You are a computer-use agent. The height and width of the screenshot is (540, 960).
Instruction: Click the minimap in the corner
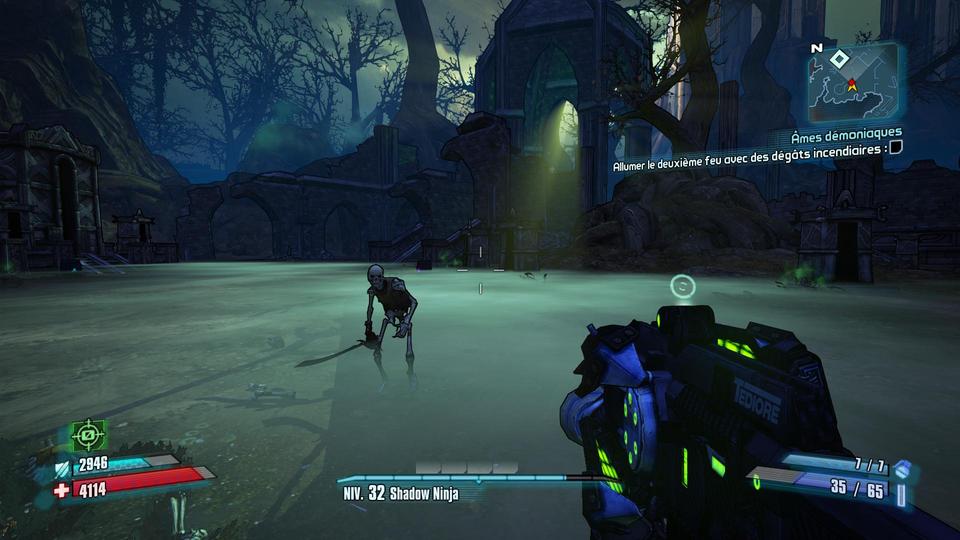click(852, 82)
